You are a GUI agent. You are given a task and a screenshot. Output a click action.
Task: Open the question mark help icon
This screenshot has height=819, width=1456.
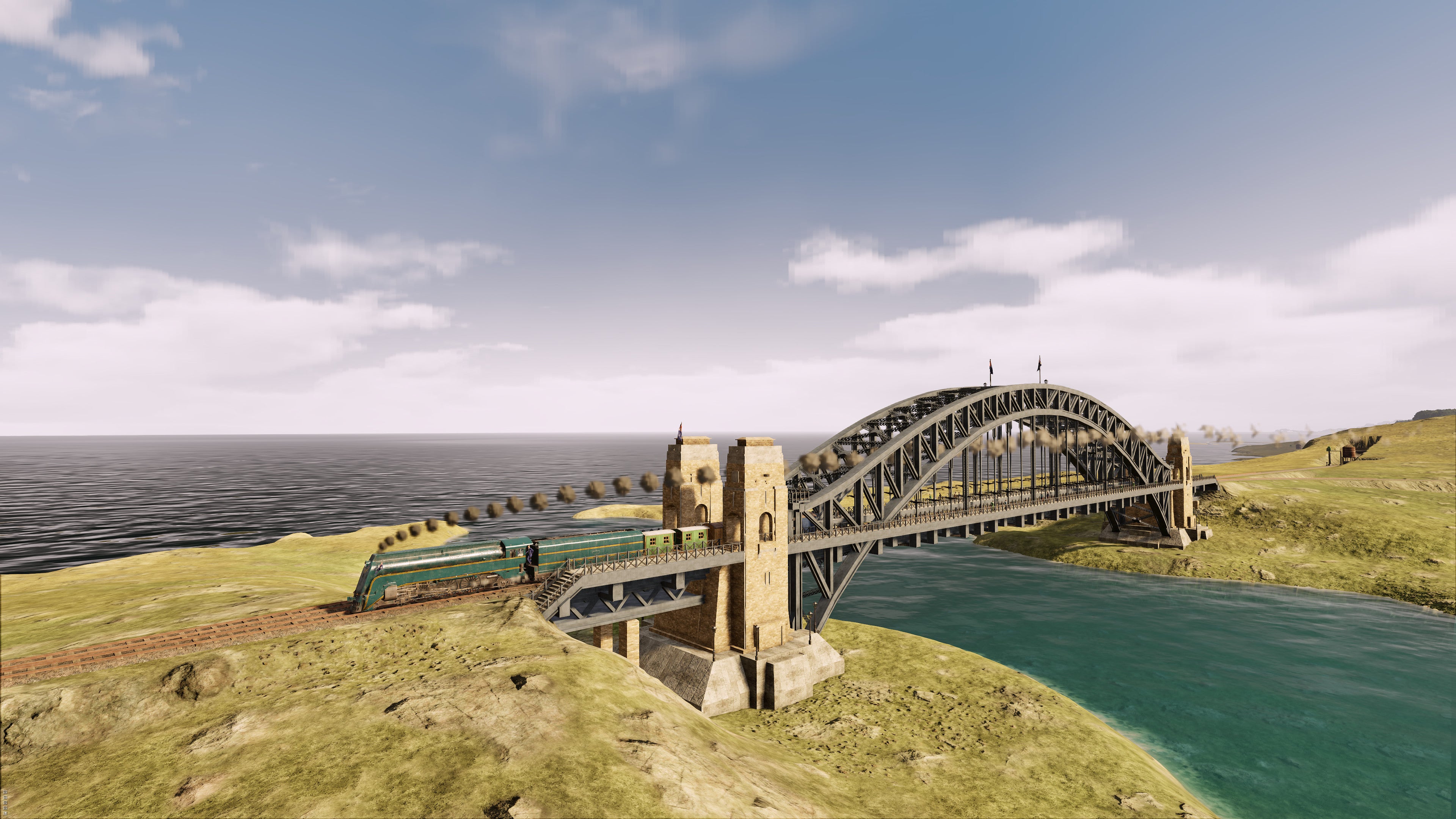coord(5,813)
